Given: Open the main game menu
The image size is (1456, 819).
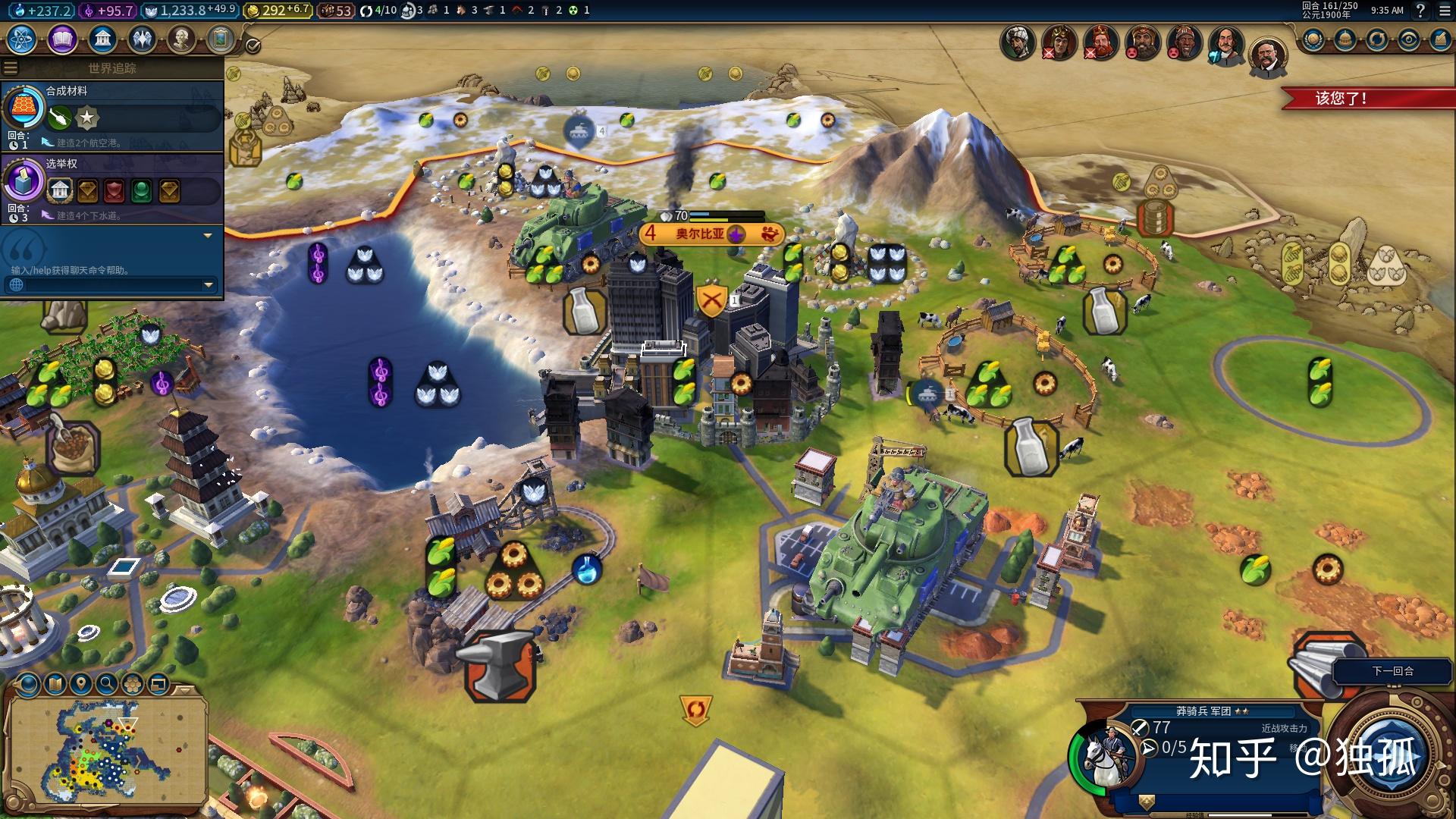Looking at the screenshot, I should (1443, 11).
